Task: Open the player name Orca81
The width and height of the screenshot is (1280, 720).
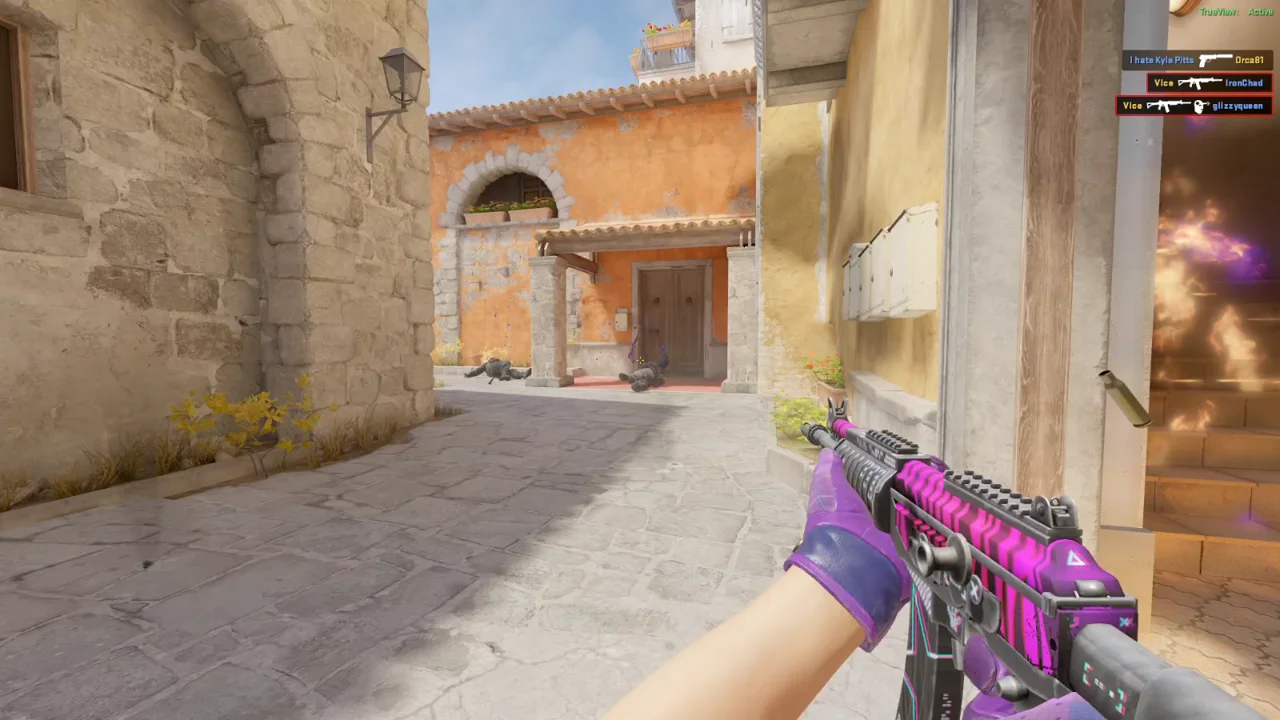Action: click(1250, 60)
